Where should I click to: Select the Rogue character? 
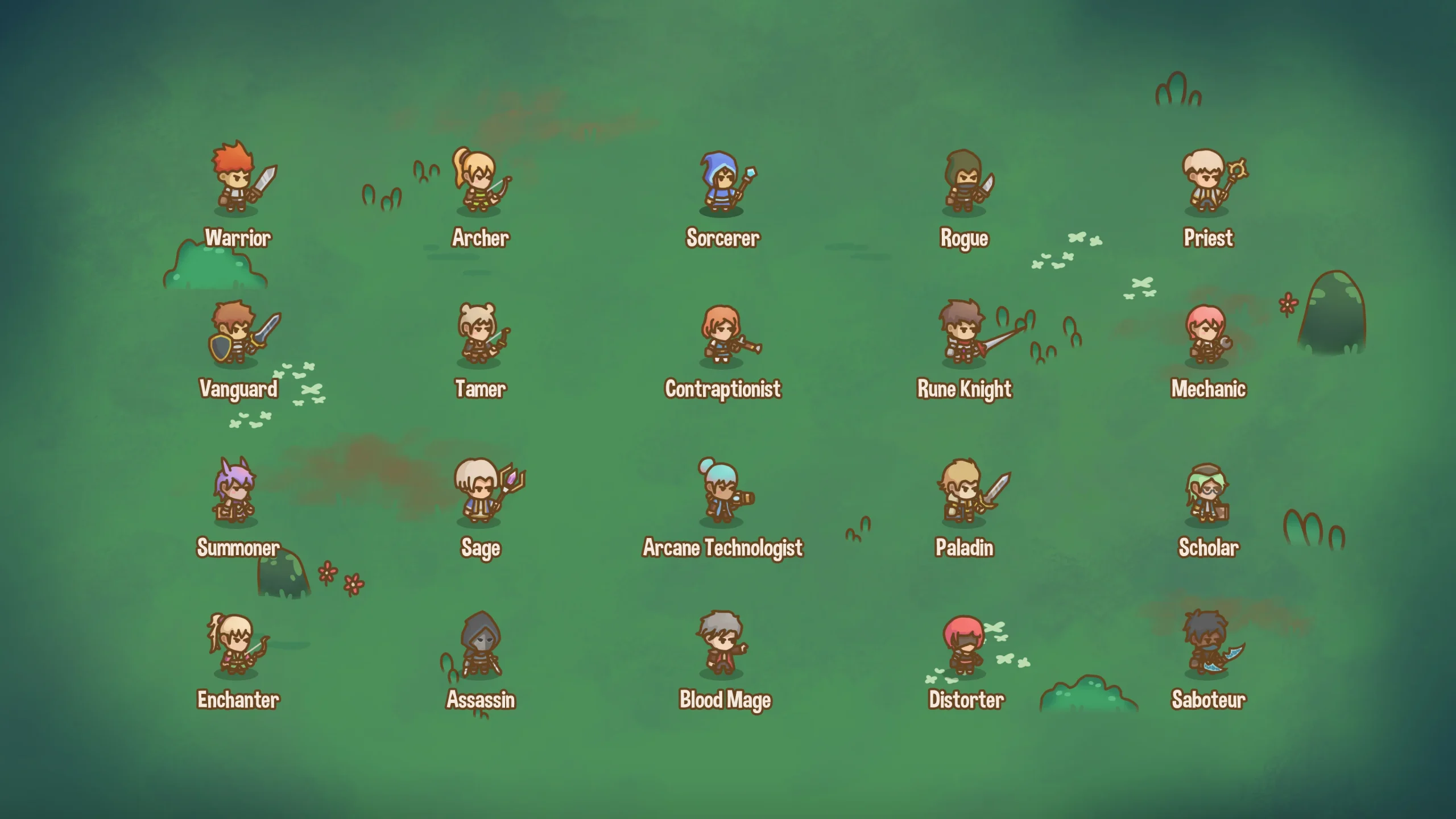tap(964, 182)
